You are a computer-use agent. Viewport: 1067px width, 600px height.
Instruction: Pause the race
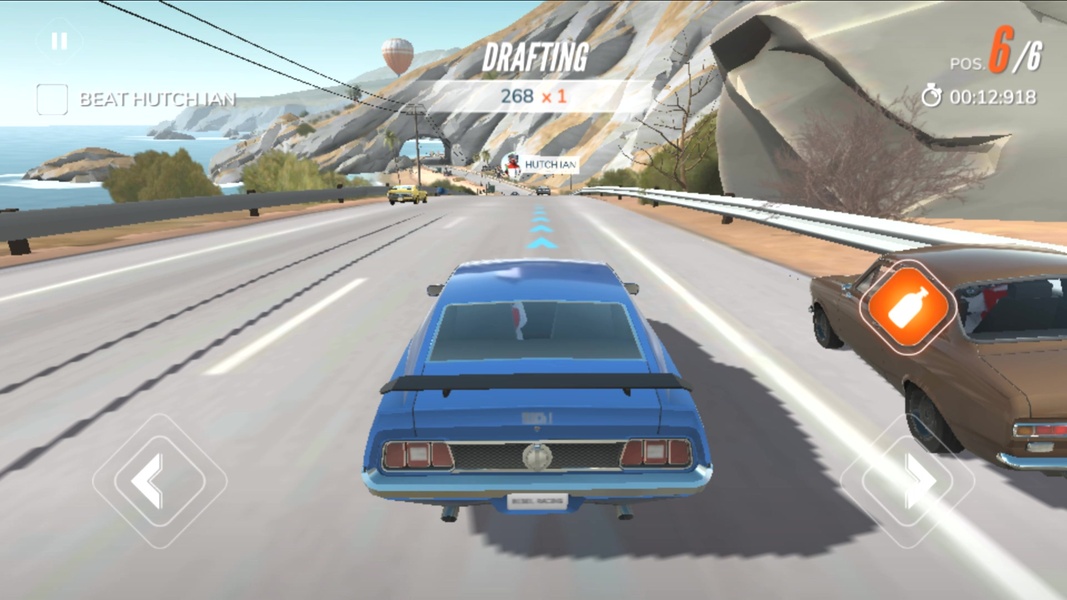coord(59,42)
